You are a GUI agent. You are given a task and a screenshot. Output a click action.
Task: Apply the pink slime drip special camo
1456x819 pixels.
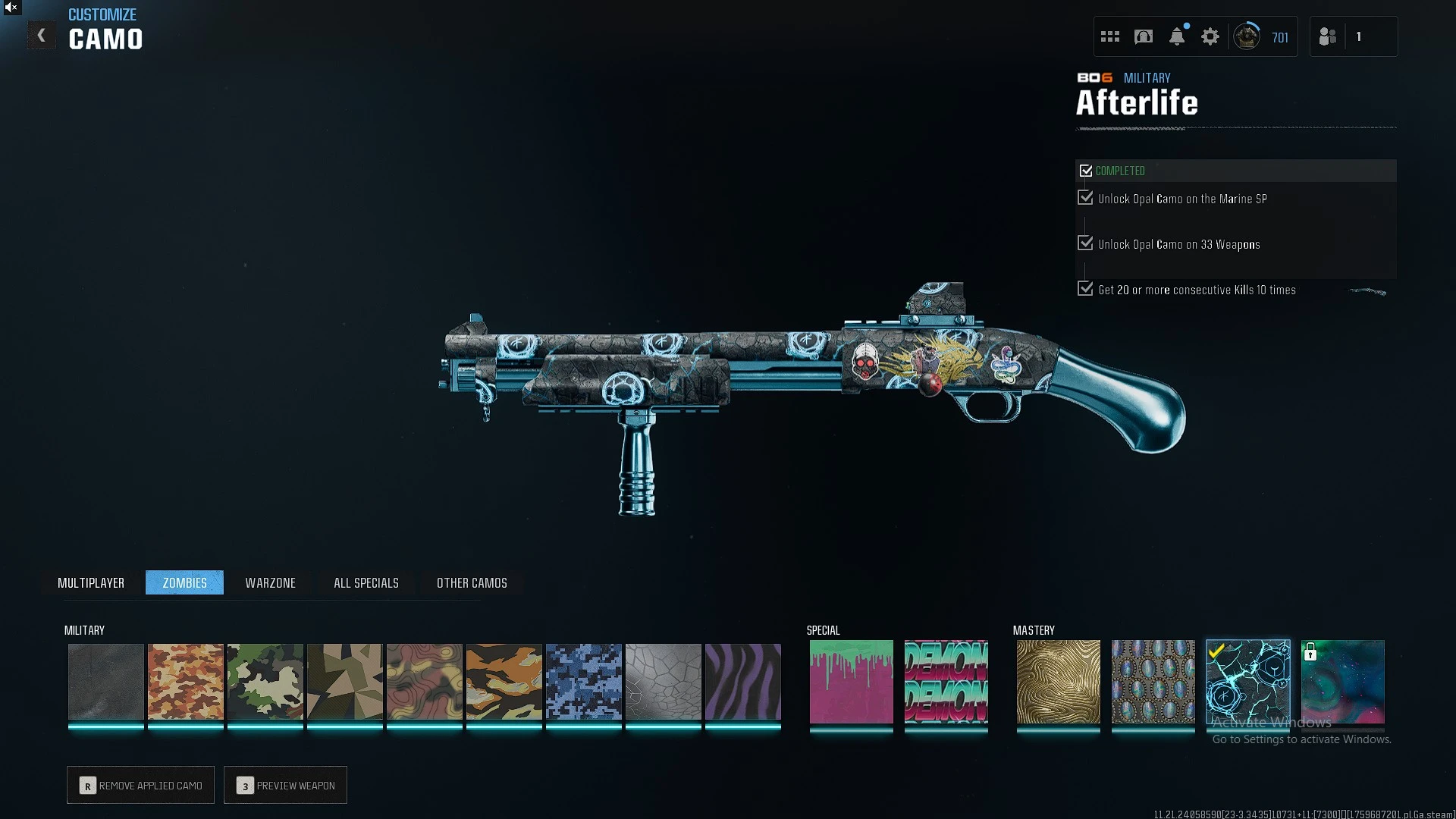[852, 681]
